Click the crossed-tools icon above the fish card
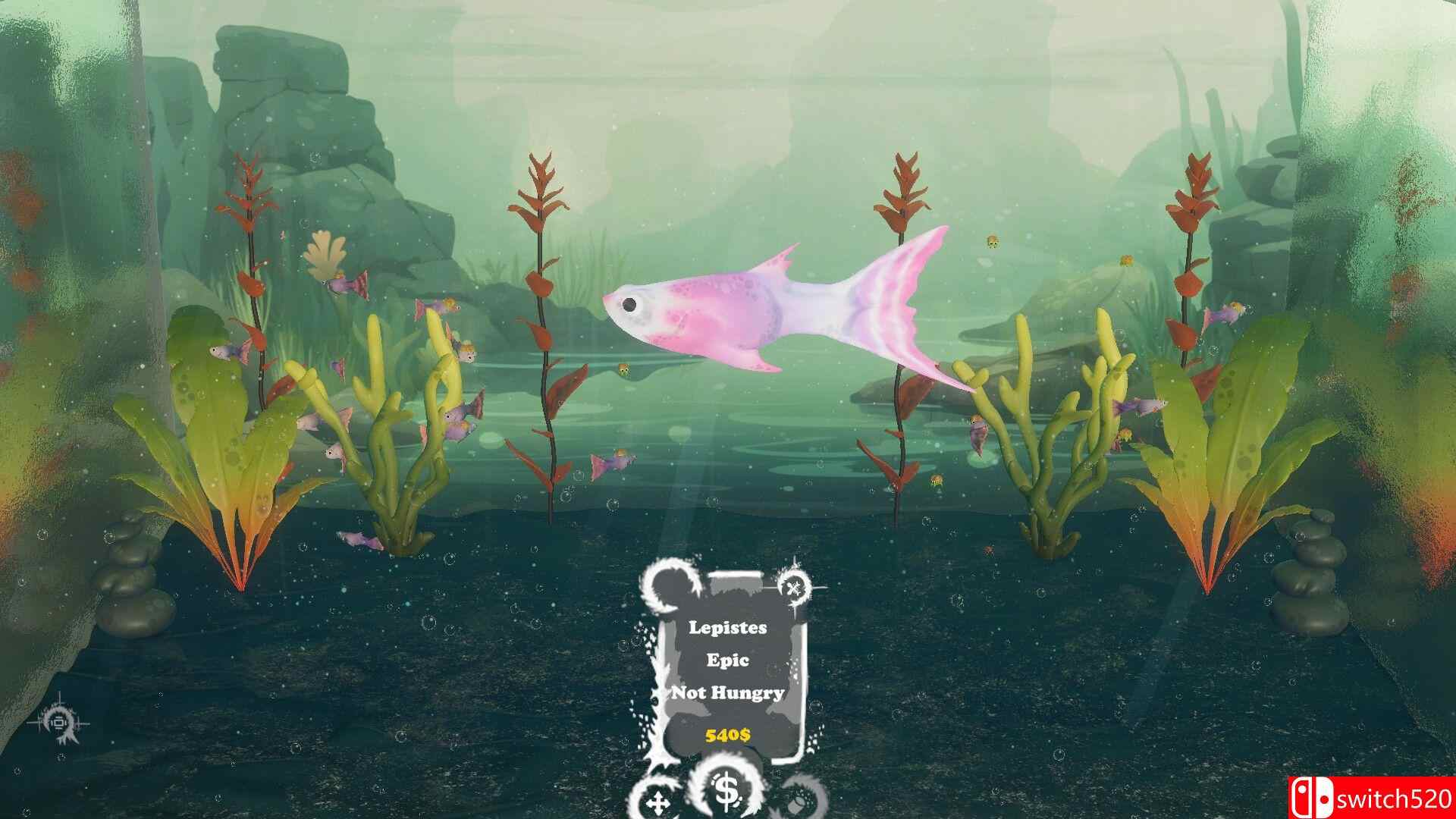 click(x=793, y=588)
